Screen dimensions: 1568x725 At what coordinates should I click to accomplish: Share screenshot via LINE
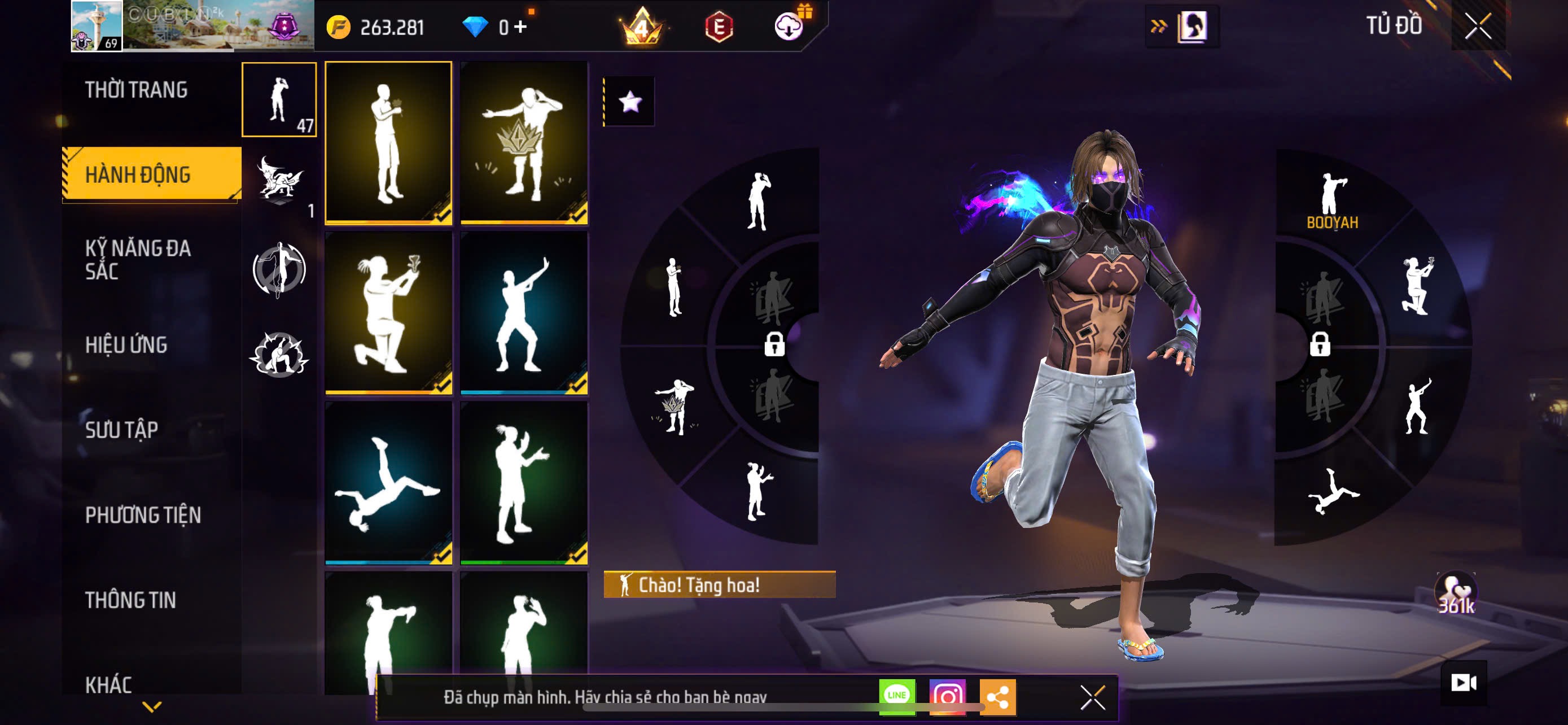[x=897, y=696]
